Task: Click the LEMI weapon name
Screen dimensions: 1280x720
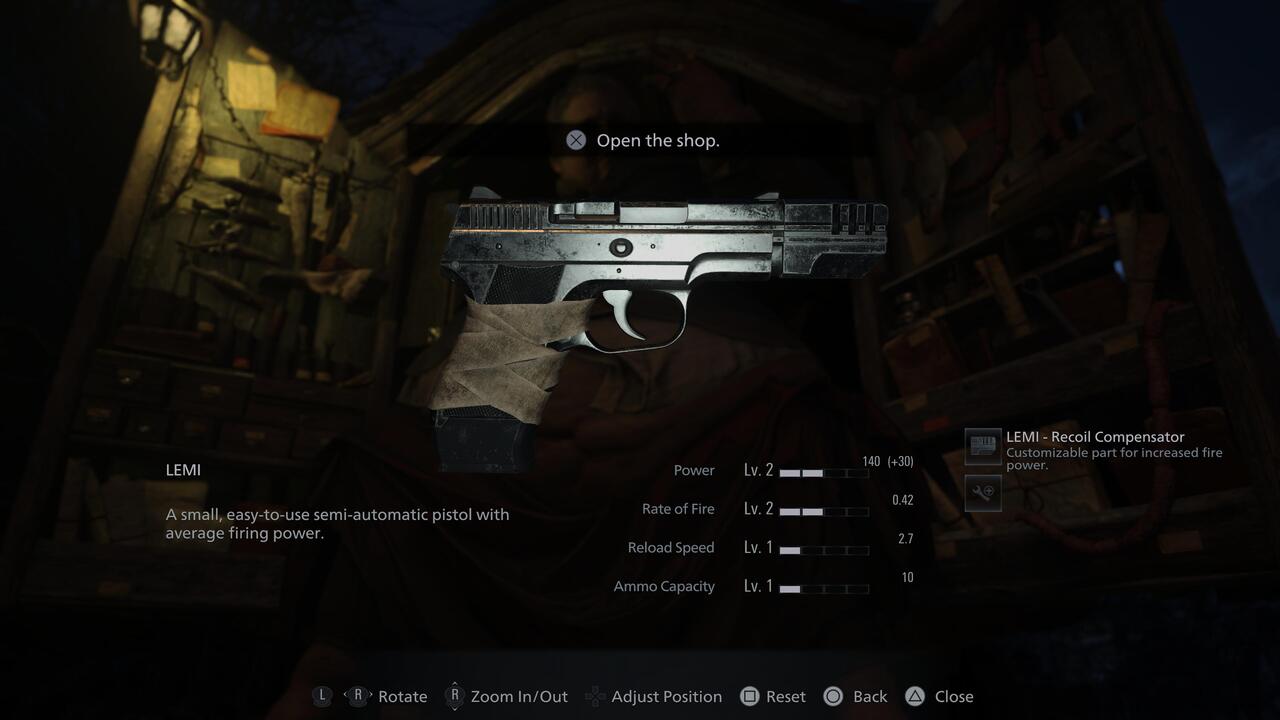Action: [x=183, y=469]
